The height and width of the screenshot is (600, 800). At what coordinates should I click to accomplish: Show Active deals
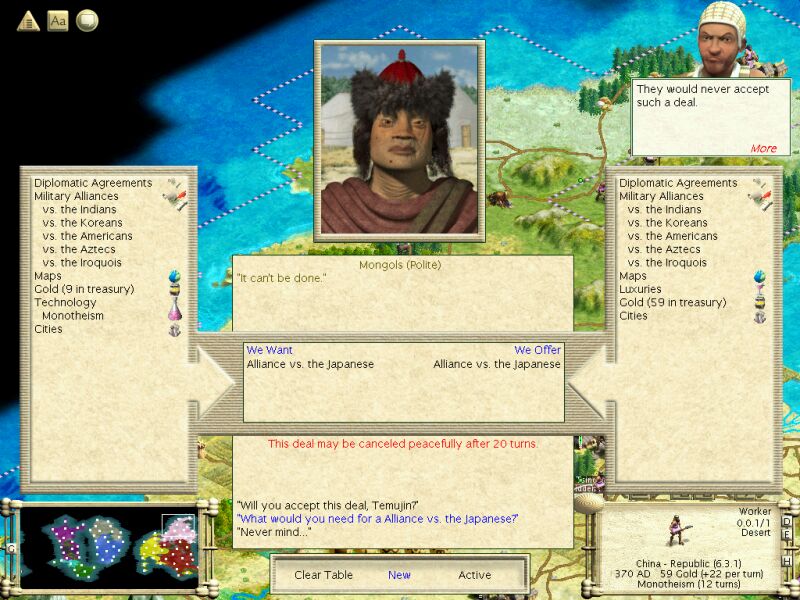click(475, 575)
